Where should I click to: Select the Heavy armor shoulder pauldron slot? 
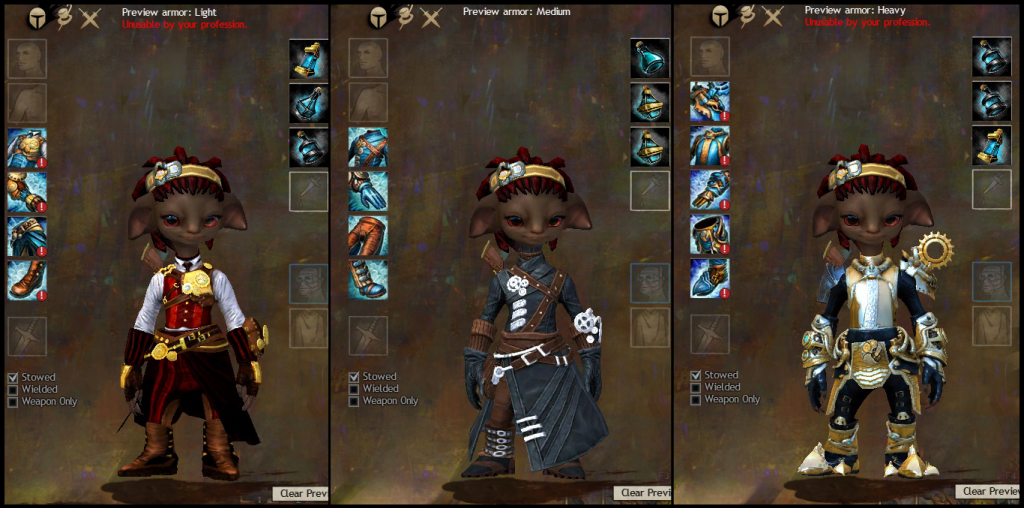point(709,101)
